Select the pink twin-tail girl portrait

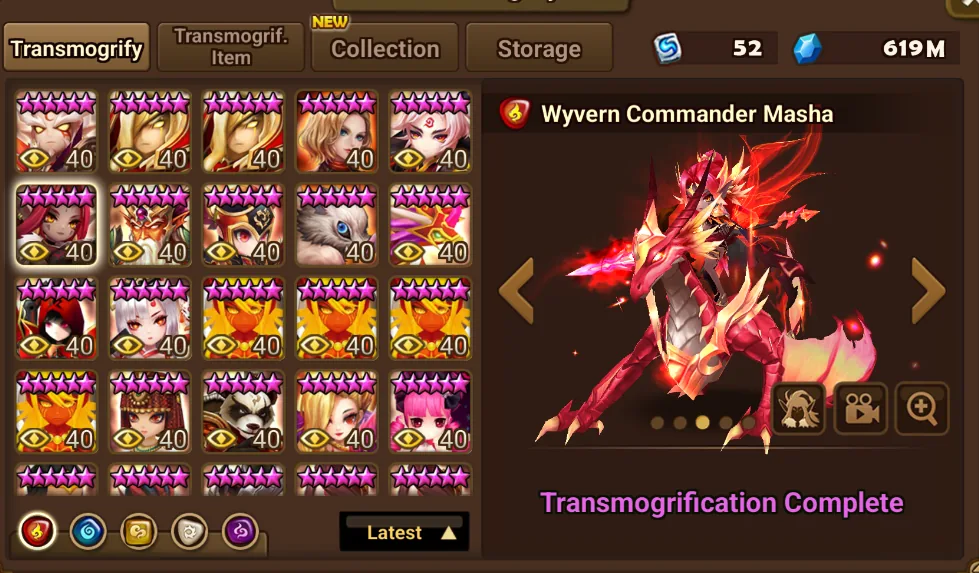(430, 411)
